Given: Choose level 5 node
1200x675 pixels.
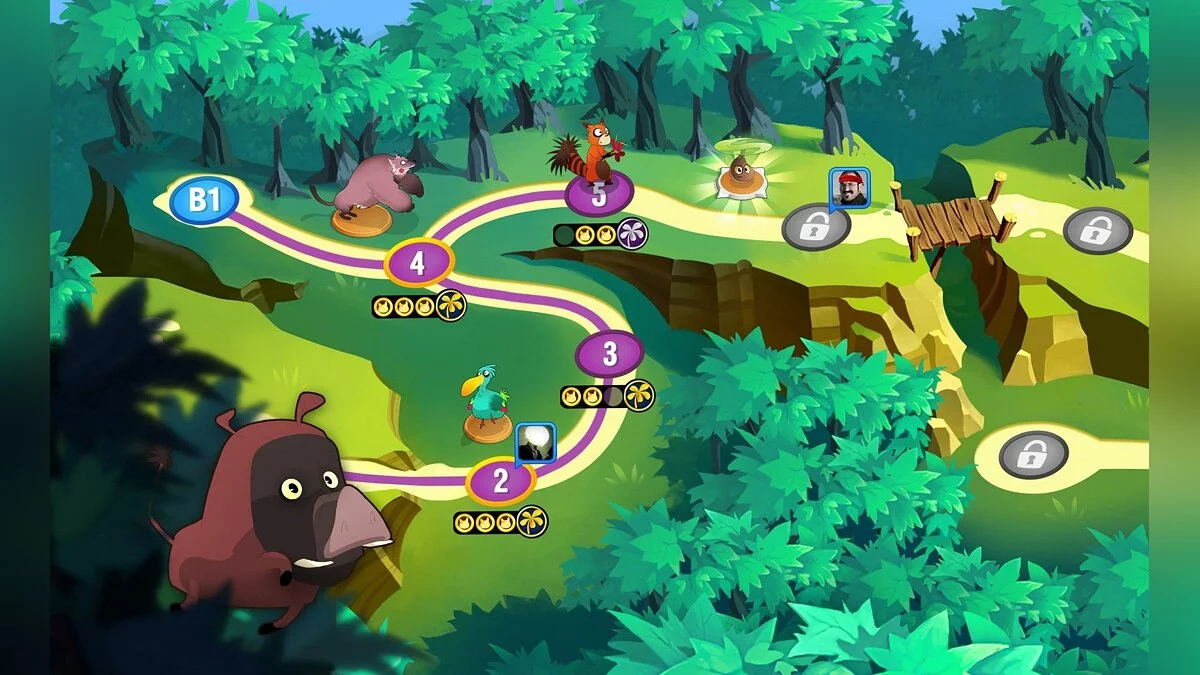Looking at the screenshot, I should tap(598, 194).
